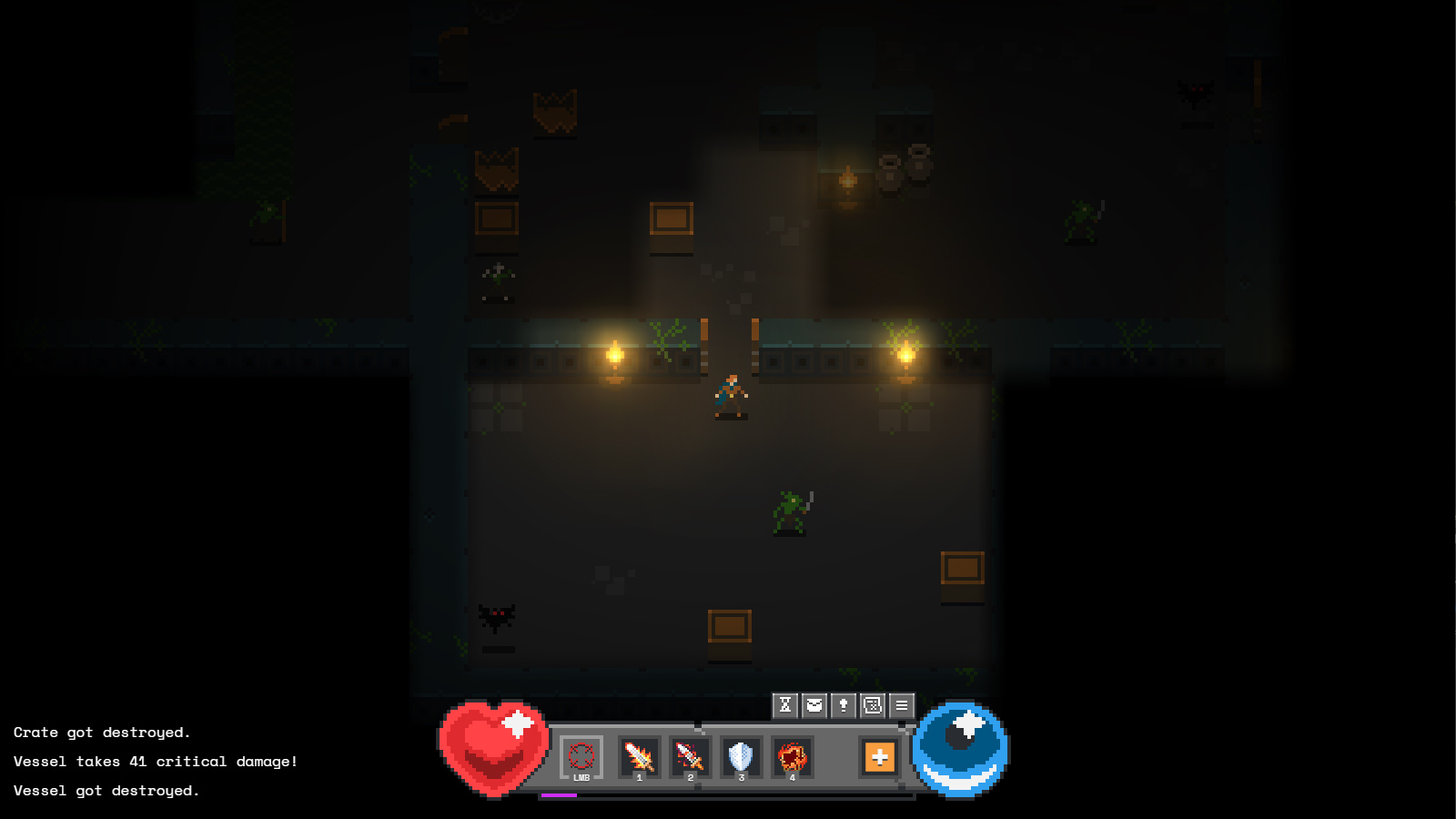1456x819 pixels.
Task: Activate the shield skill in slot 3
Action: [x=740, y=757]
